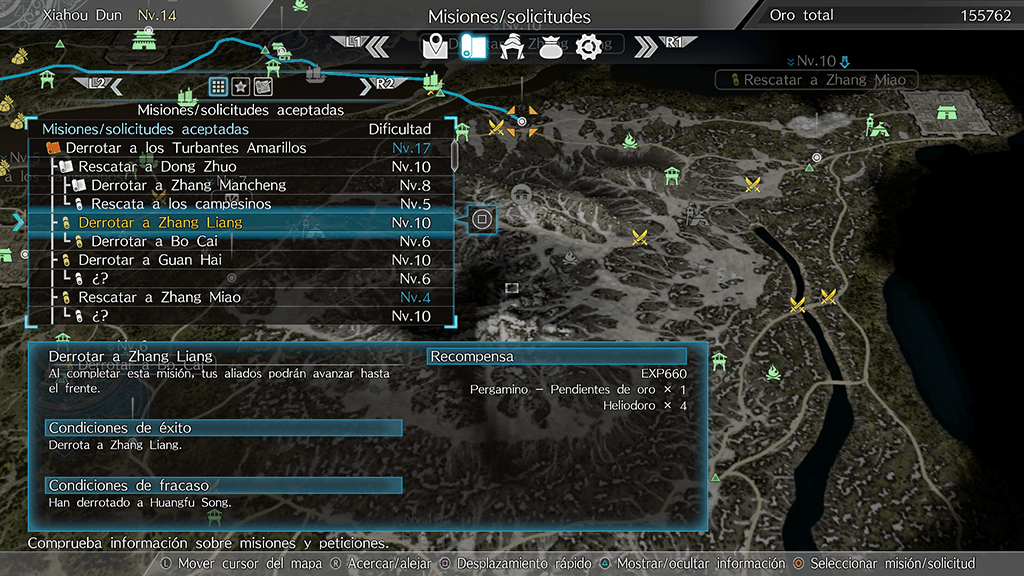The image size is (1024, 576).
Task: Choose the Rescatar a Dong Zhuo mission
Action: pos(157,167)
